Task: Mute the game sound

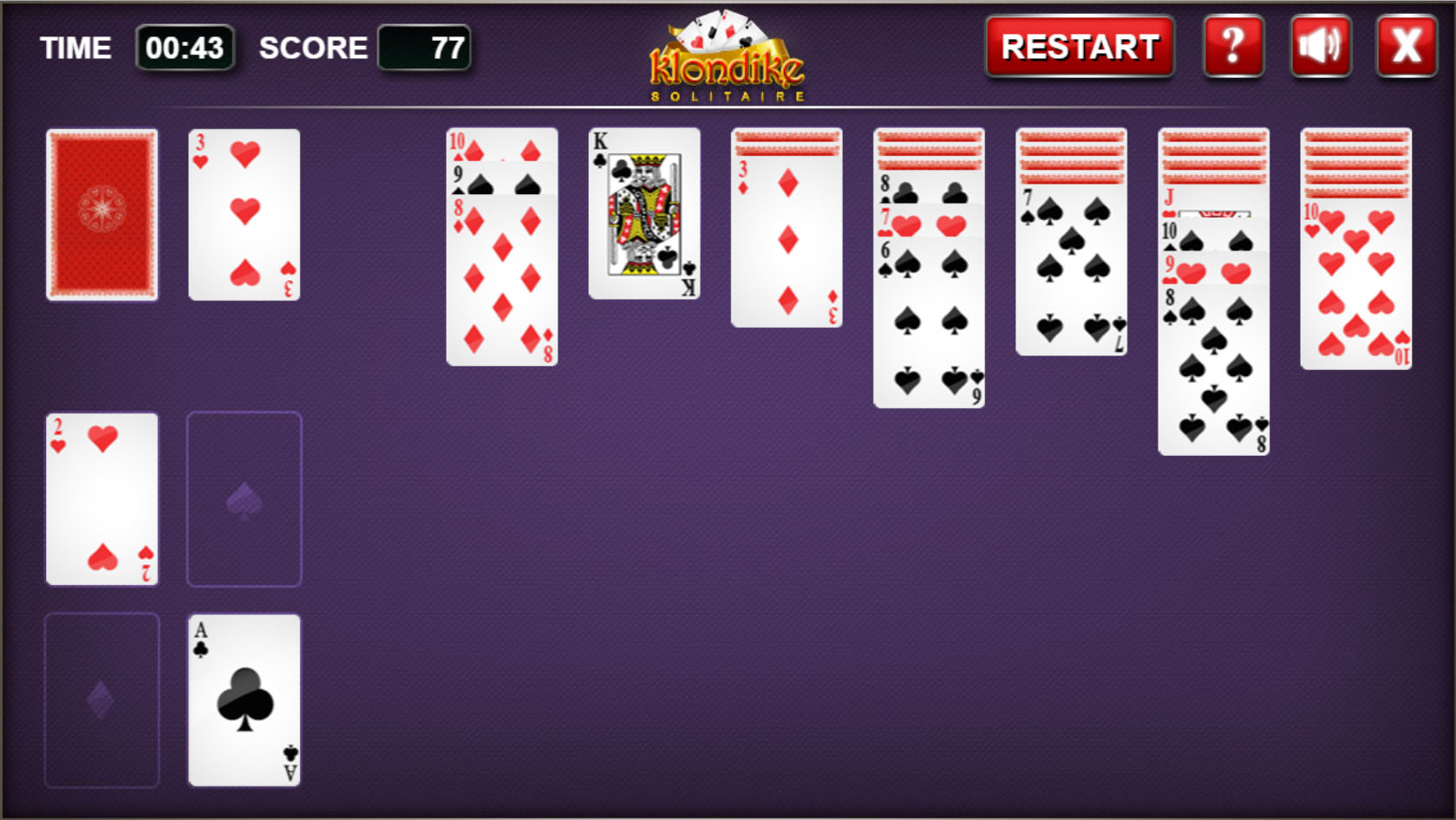Action: pos(1319,47)
